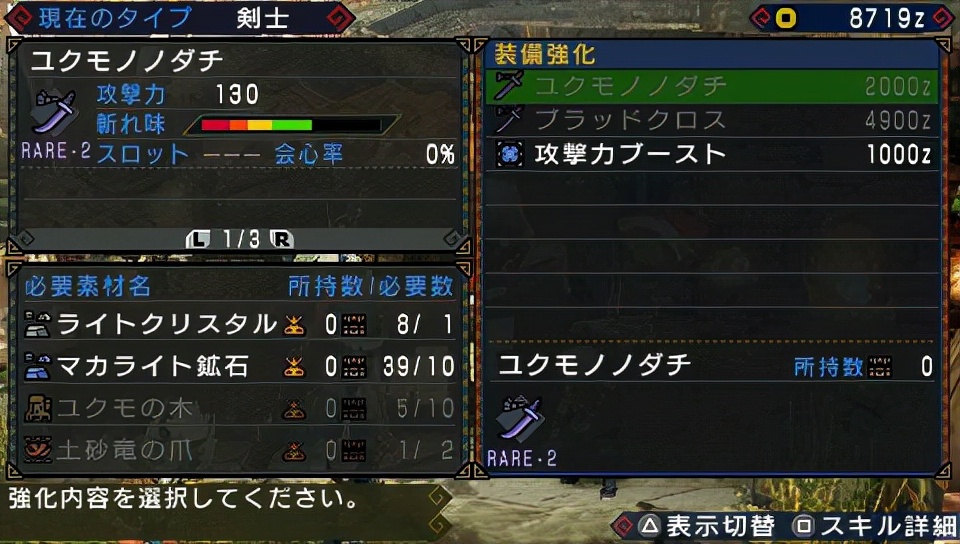Select the 土砂竜の爪 material row
Image resolution: width=960 pixels, height=544 pixels.
238,449
